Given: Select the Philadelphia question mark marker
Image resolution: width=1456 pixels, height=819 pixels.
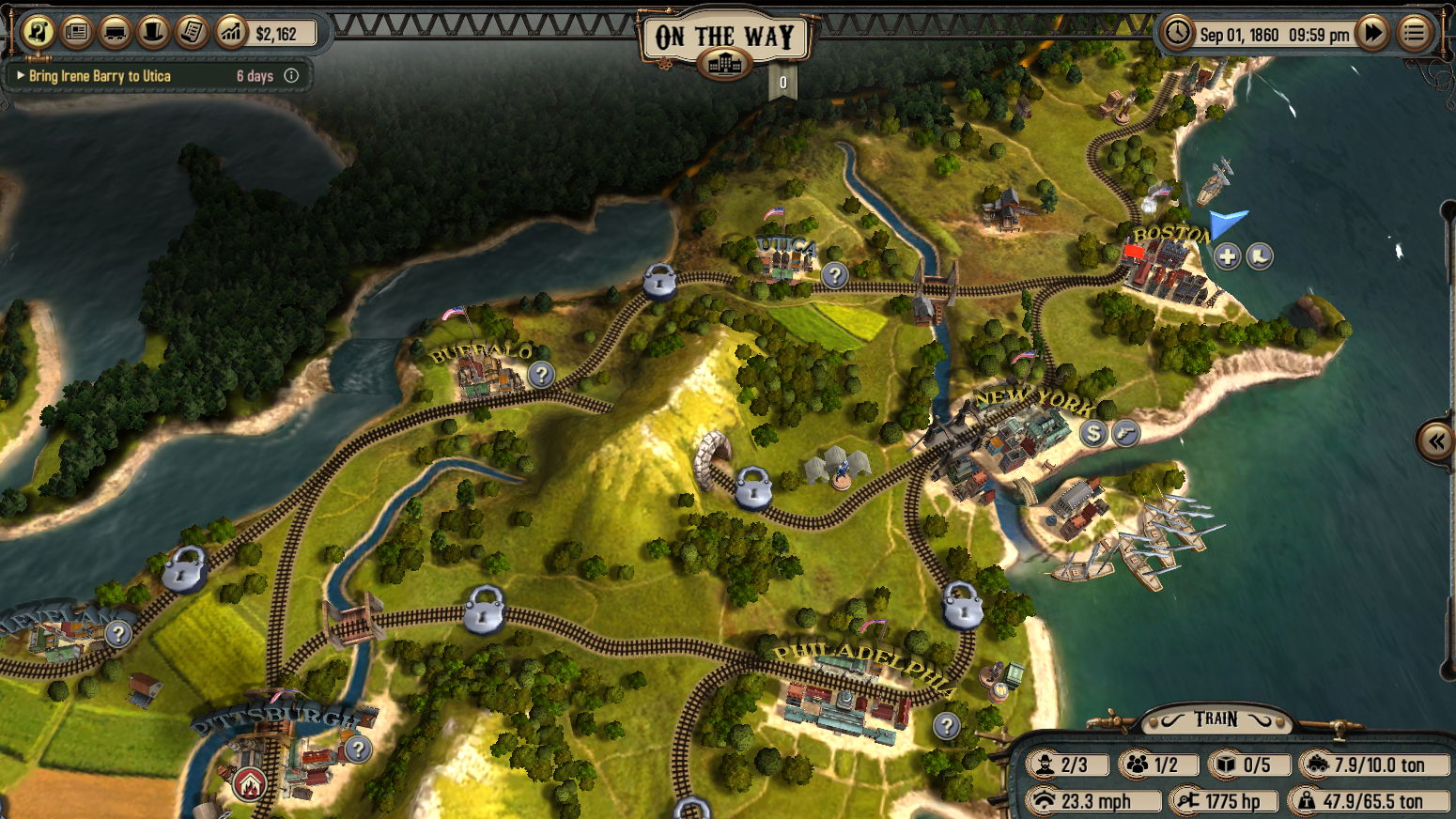Looking at the screenshot, I should coord(947,725).
